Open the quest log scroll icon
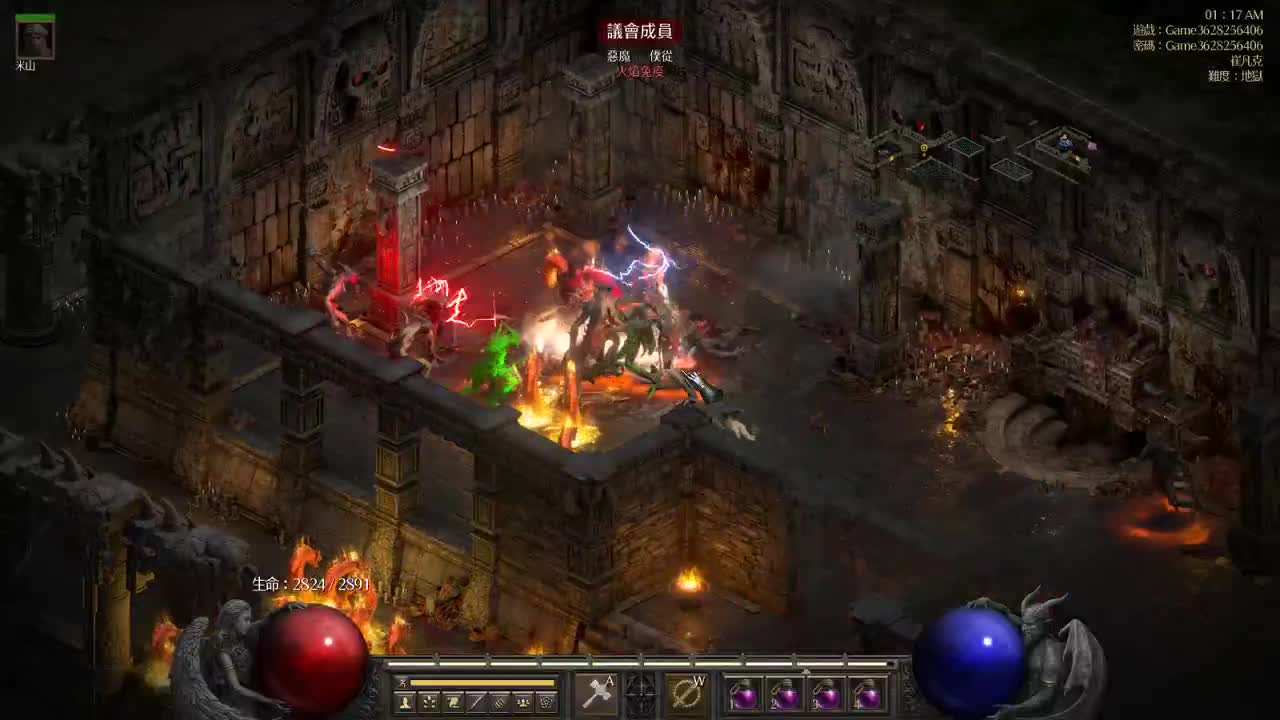1280x720 pixels. click(453, 701)
